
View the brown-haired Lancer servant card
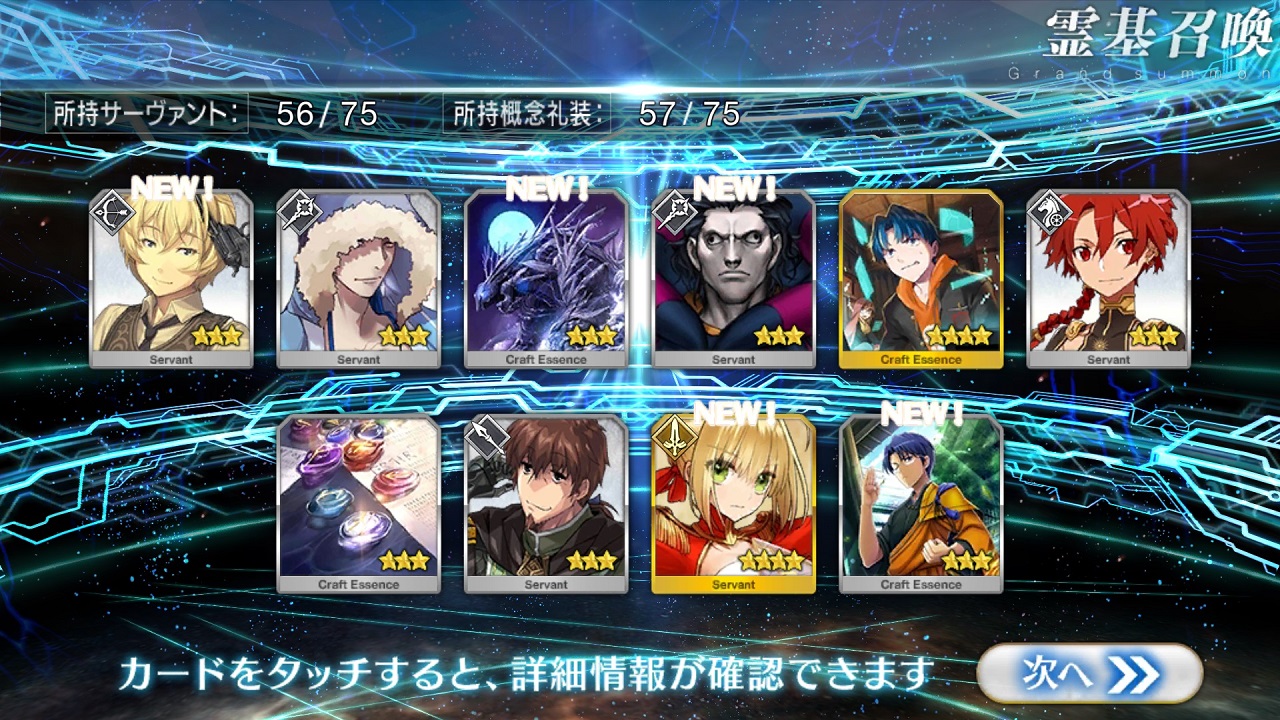(x=546, y=504)
